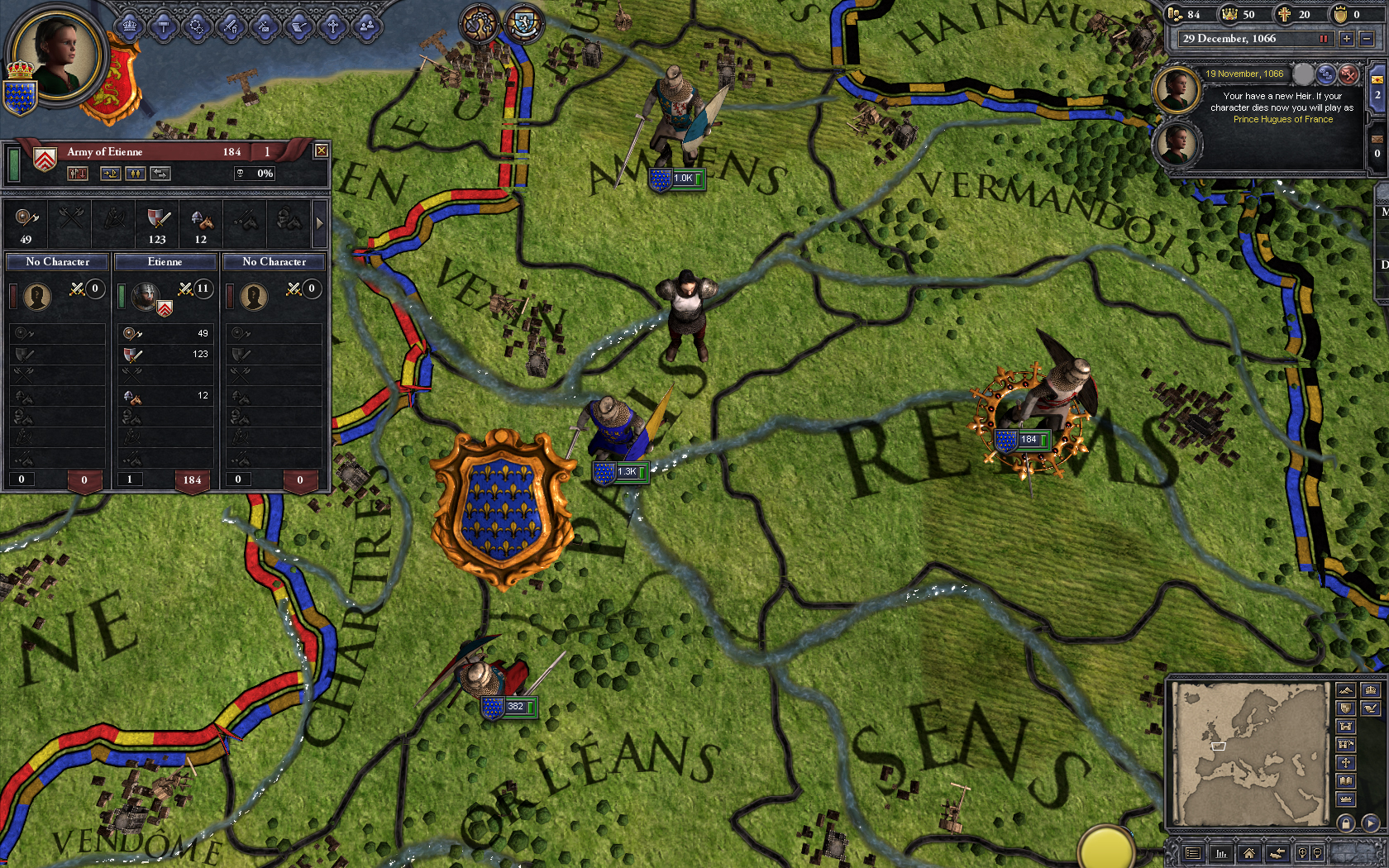Image resolution: width=1389 pixels, height=868 pixels.
Task: Switch minimap to terrain mode with mountain icon
Action: coord(1345,689)
